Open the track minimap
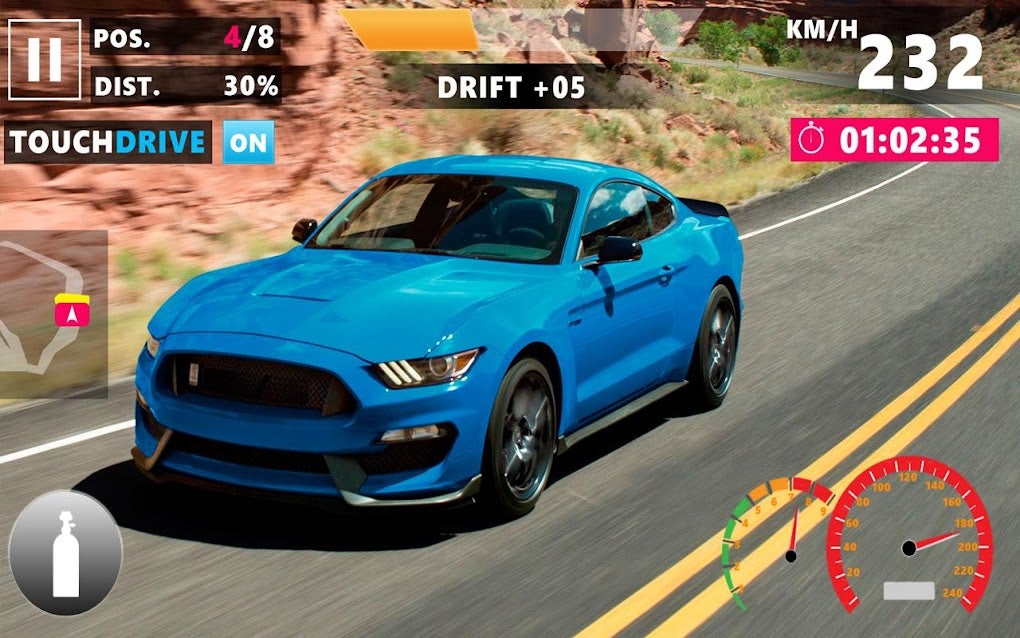The height and width of the screenshot is (638, 1020). point(52,314)
